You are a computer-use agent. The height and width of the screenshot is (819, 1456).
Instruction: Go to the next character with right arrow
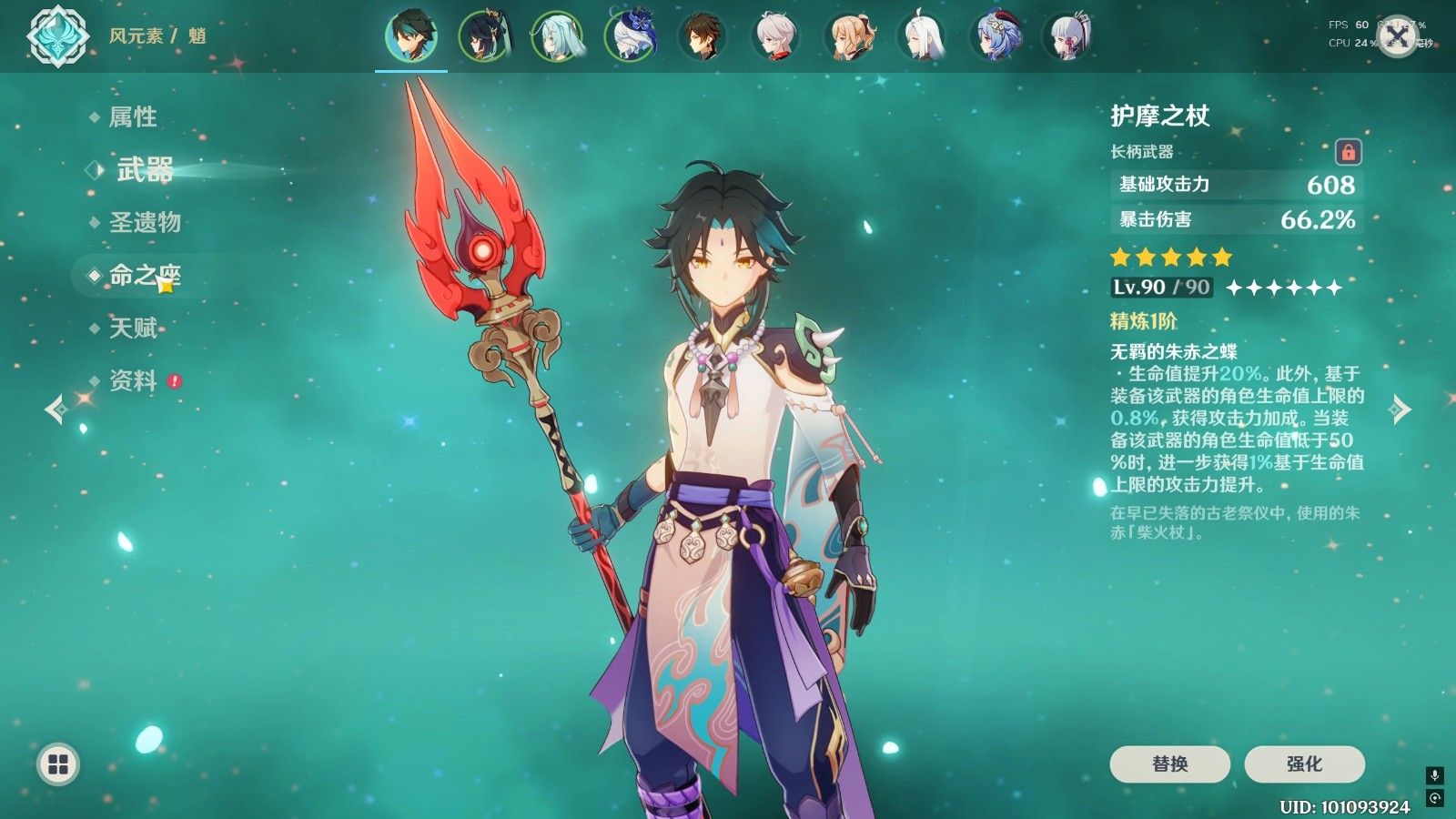1400,409
